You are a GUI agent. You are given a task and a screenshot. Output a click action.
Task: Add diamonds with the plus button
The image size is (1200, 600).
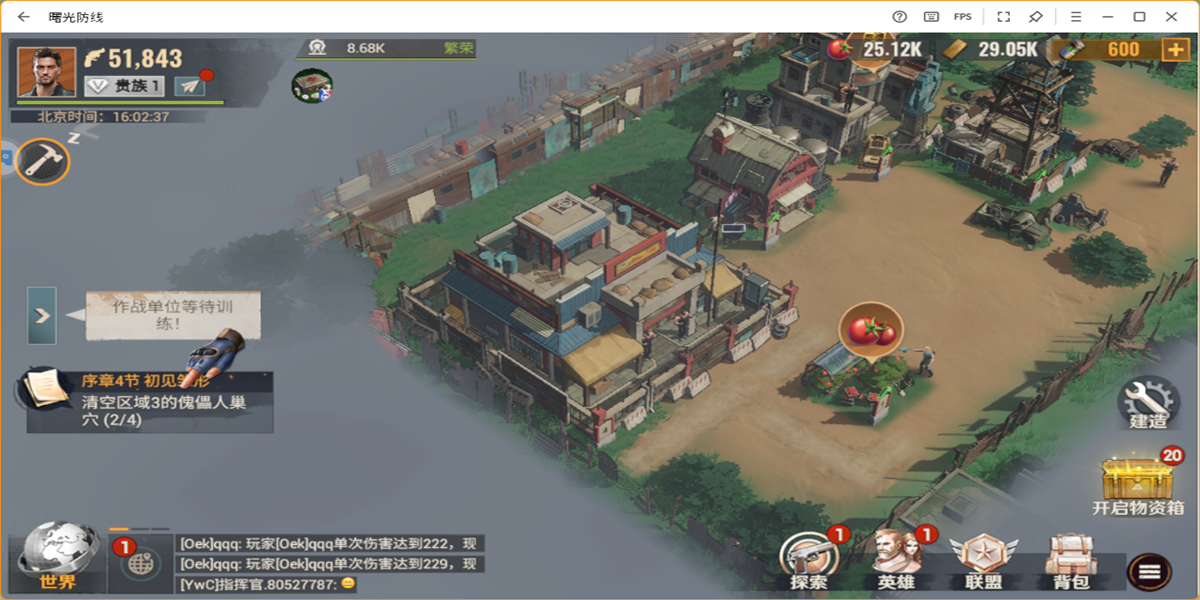1175,50
